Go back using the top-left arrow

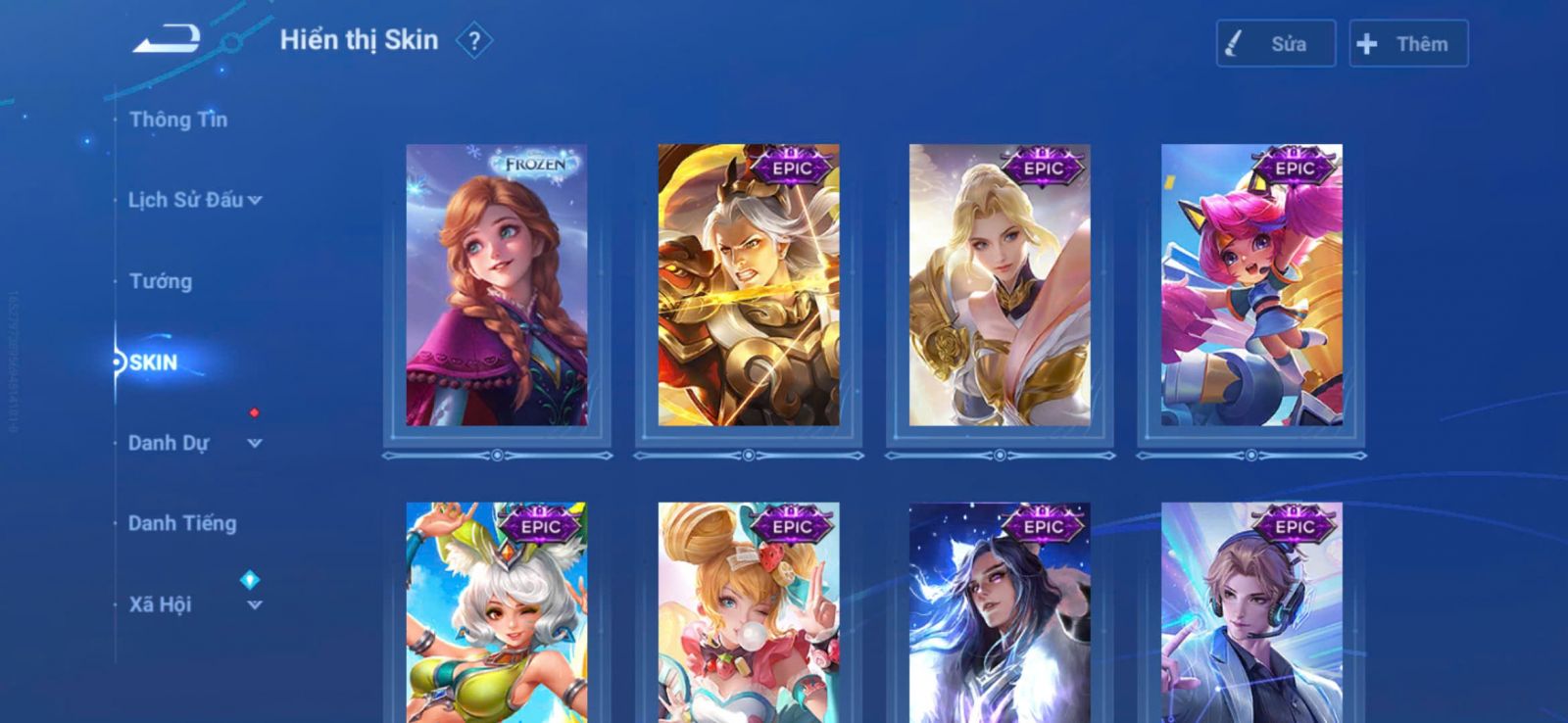[167, 40]
